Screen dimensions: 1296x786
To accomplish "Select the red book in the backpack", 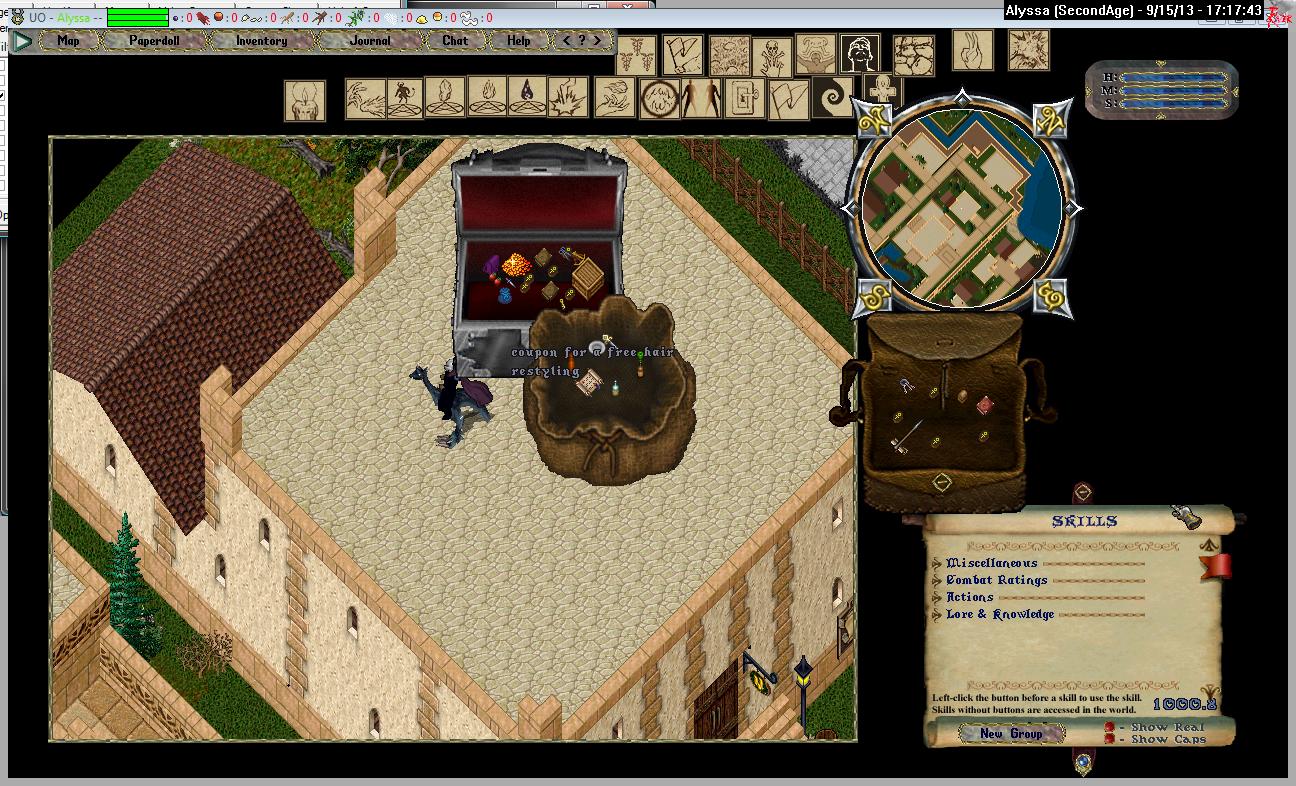I will click(985, 404).
